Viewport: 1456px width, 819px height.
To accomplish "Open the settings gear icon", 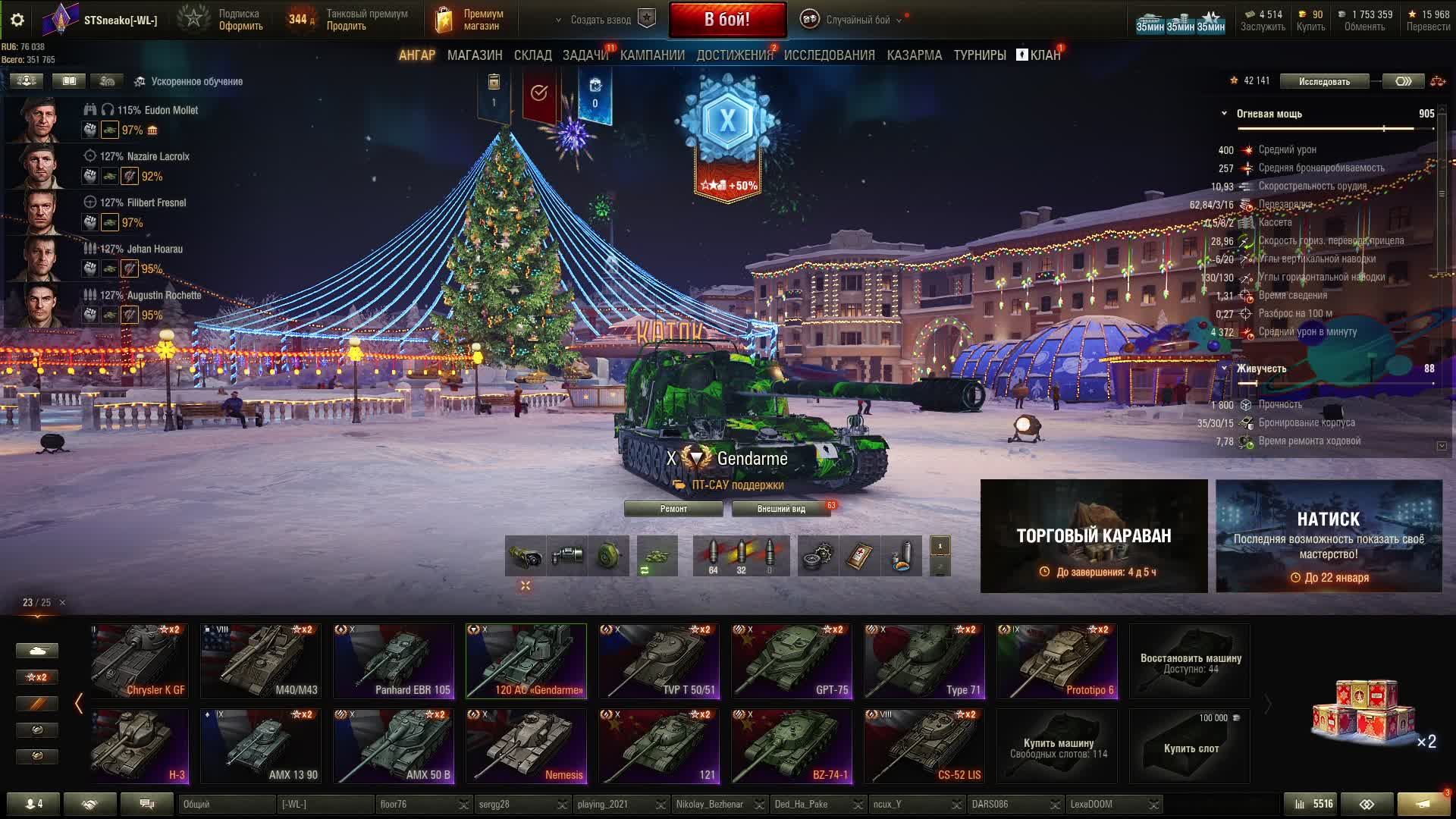I will tap(17, 20).
